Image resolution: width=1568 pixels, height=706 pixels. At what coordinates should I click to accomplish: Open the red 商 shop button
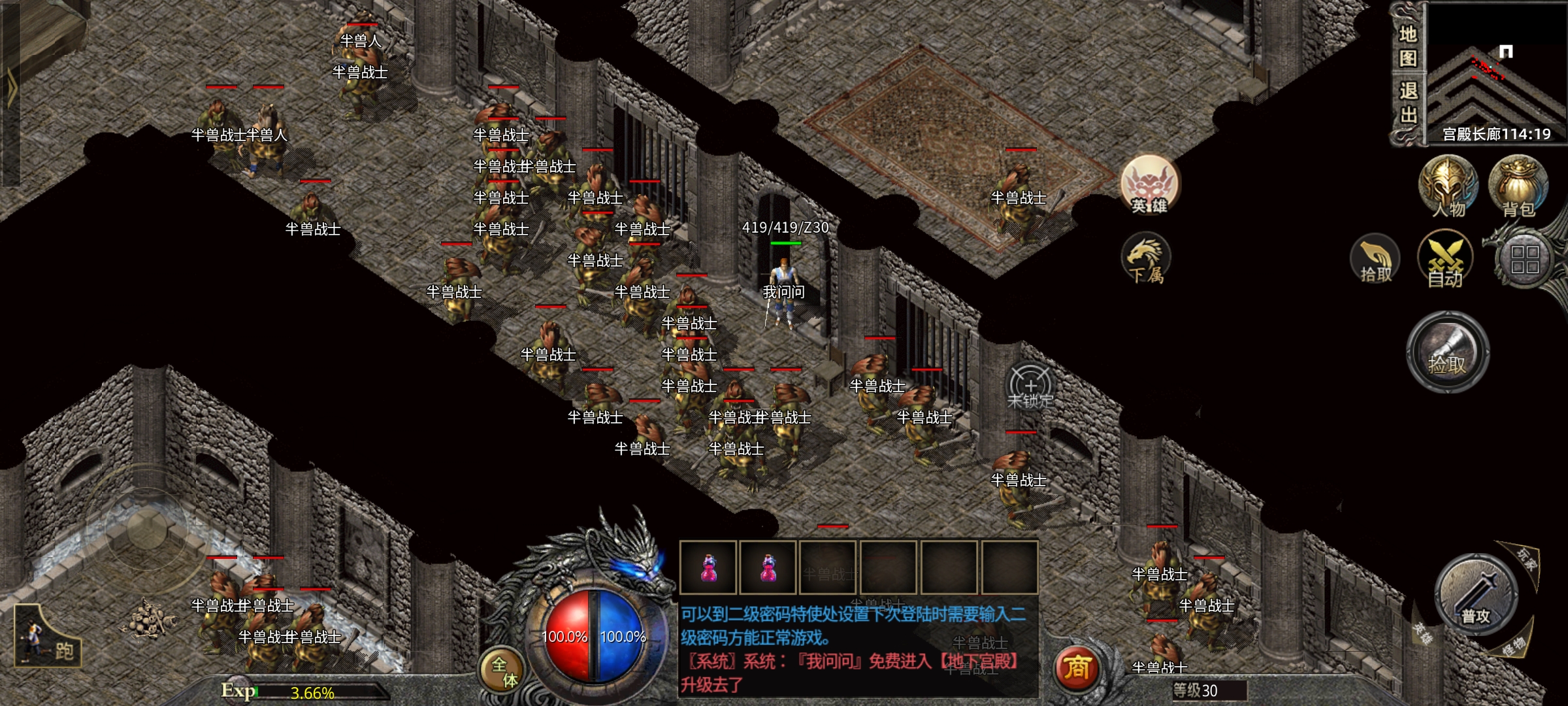pyautogui.click(x=1077, y=668)
